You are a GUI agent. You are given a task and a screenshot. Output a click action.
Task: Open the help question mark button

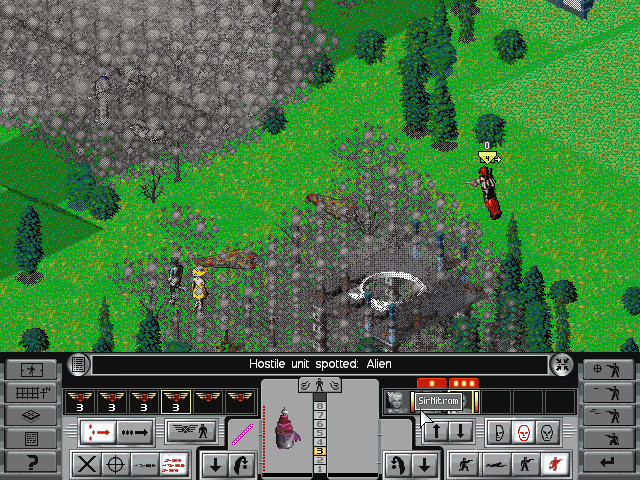pyautogui.click(x=30, y=461)
